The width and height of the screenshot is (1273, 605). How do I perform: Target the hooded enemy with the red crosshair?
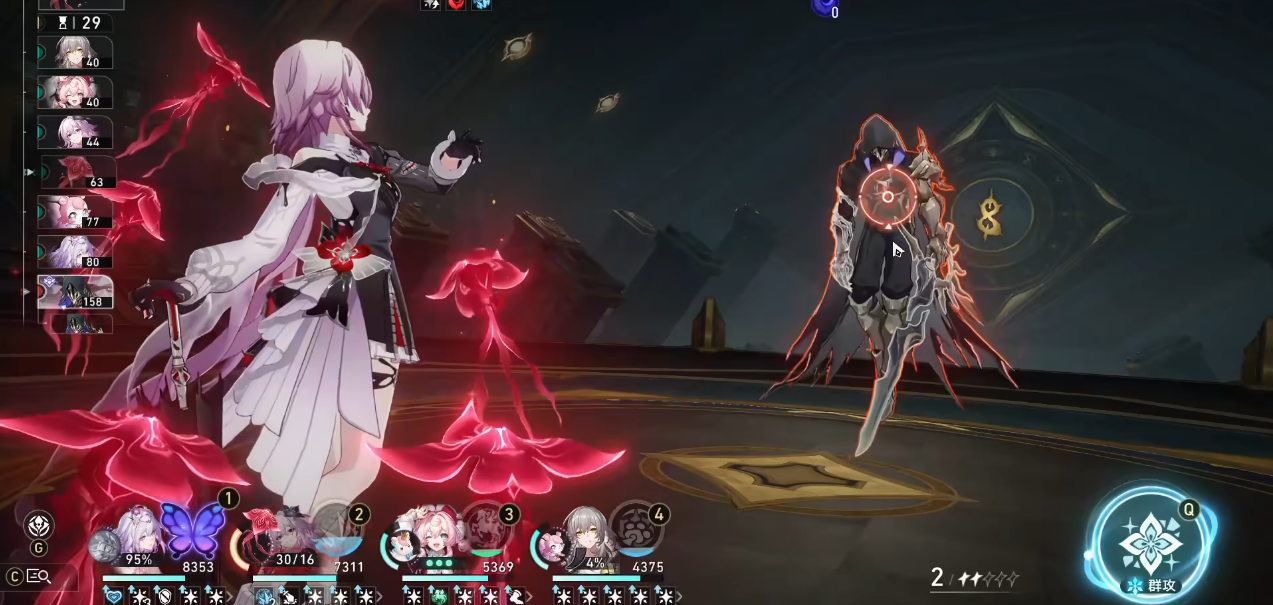pyautogui.click(x=887, y=197)
